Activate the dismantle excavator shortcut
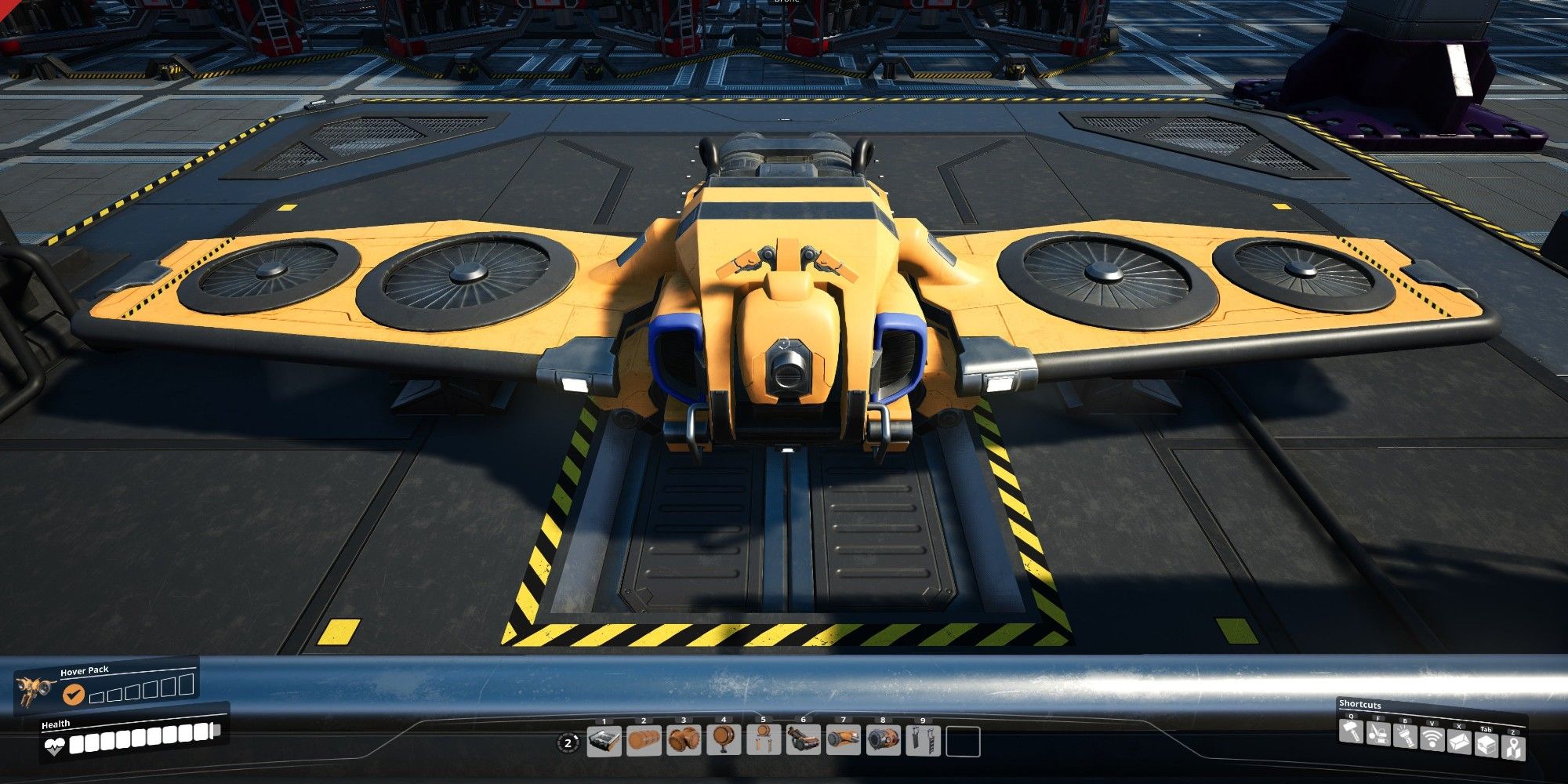 point(1378,734)
